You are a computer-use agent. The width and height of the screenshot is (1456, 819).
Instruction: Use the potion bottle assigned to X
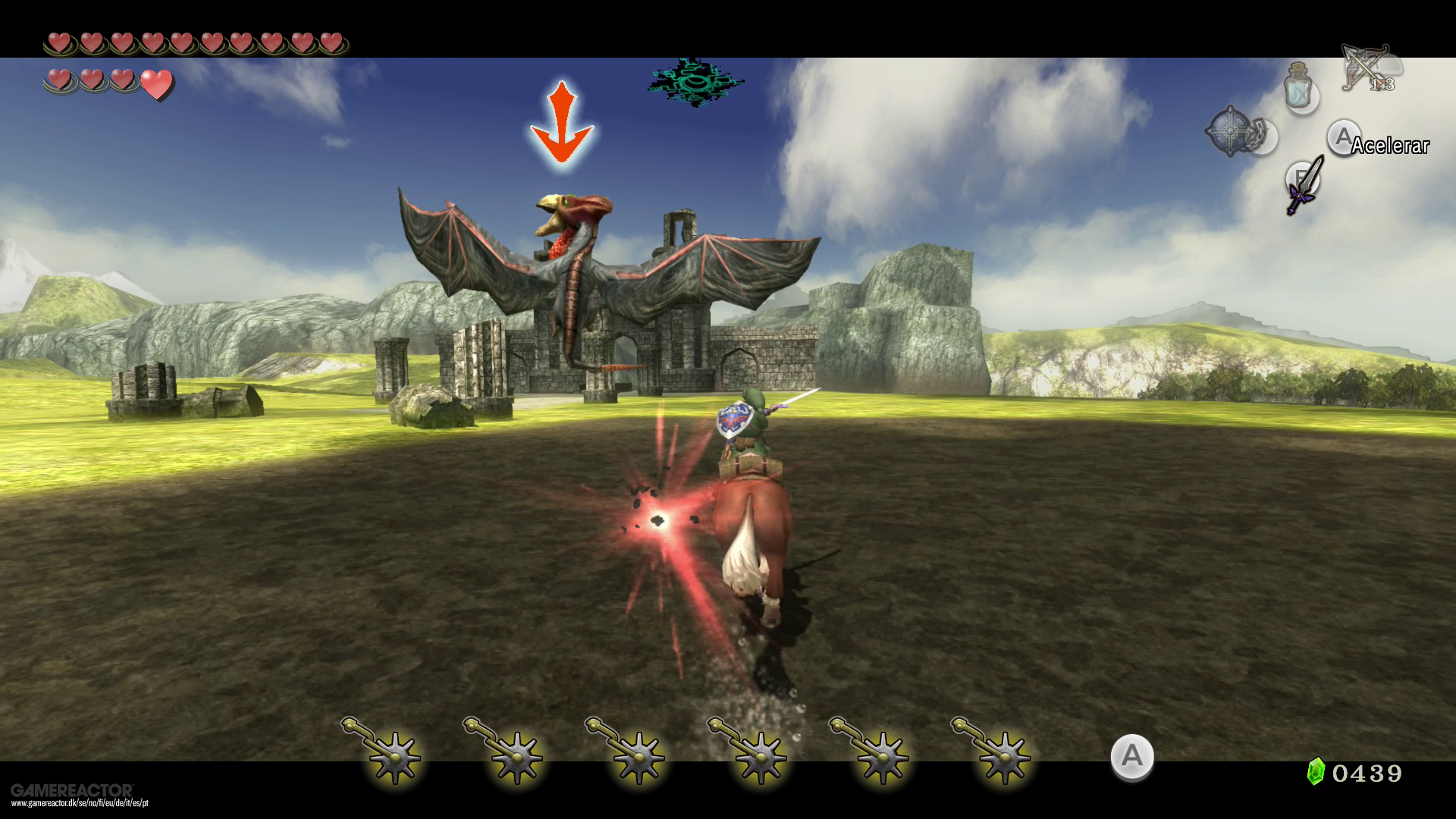pyautogui.click(x=1299, y=91)
